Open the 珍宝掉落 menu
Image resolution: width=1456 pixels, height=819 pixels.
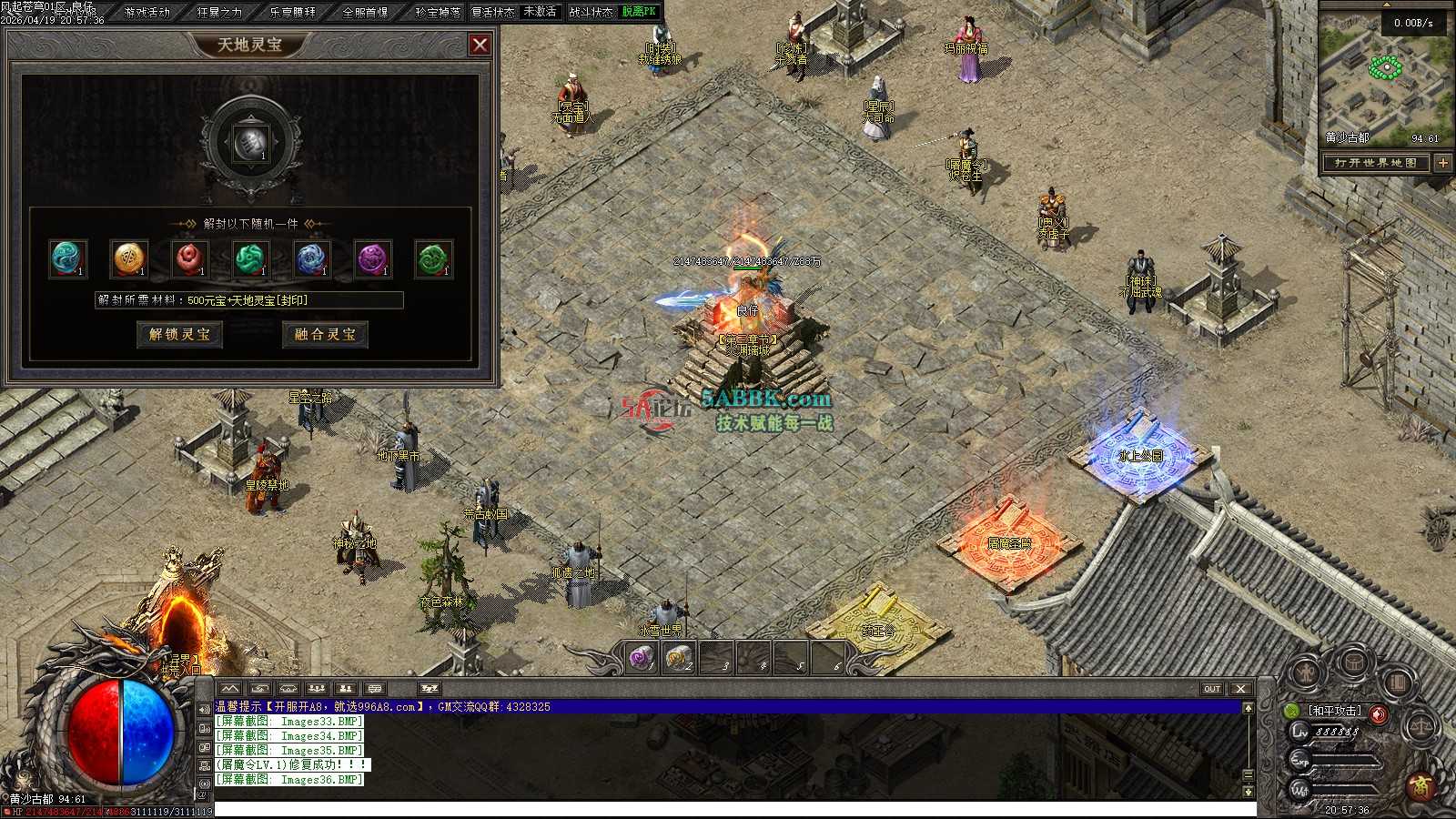click(x=438, y=12)
